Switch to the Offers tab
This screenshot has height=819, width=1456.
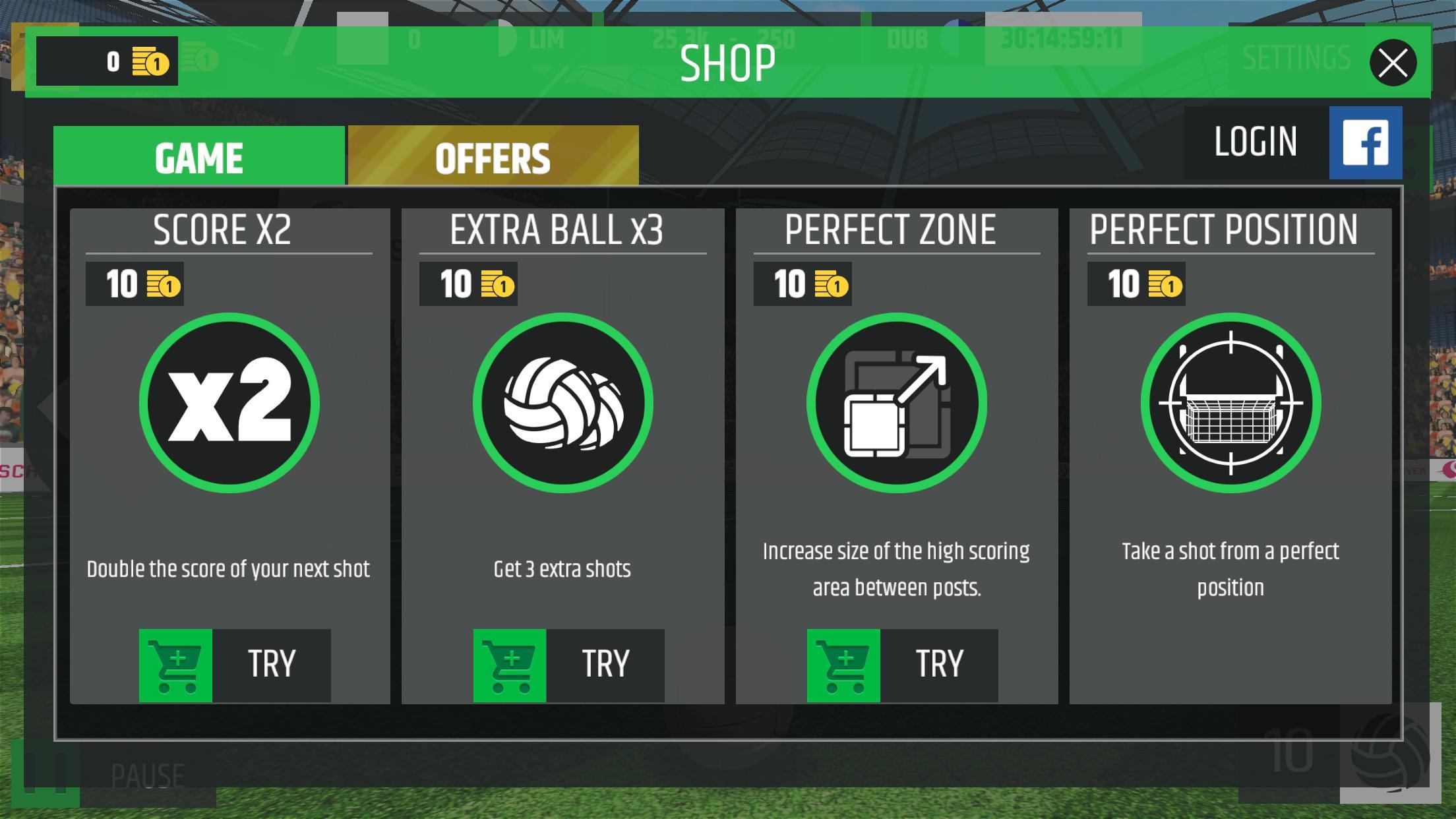[493, 157]
